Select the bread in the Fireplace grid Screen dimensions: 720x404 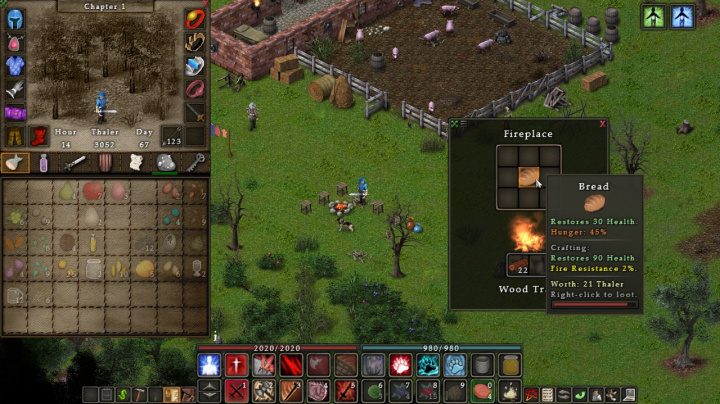pos(528,177)
